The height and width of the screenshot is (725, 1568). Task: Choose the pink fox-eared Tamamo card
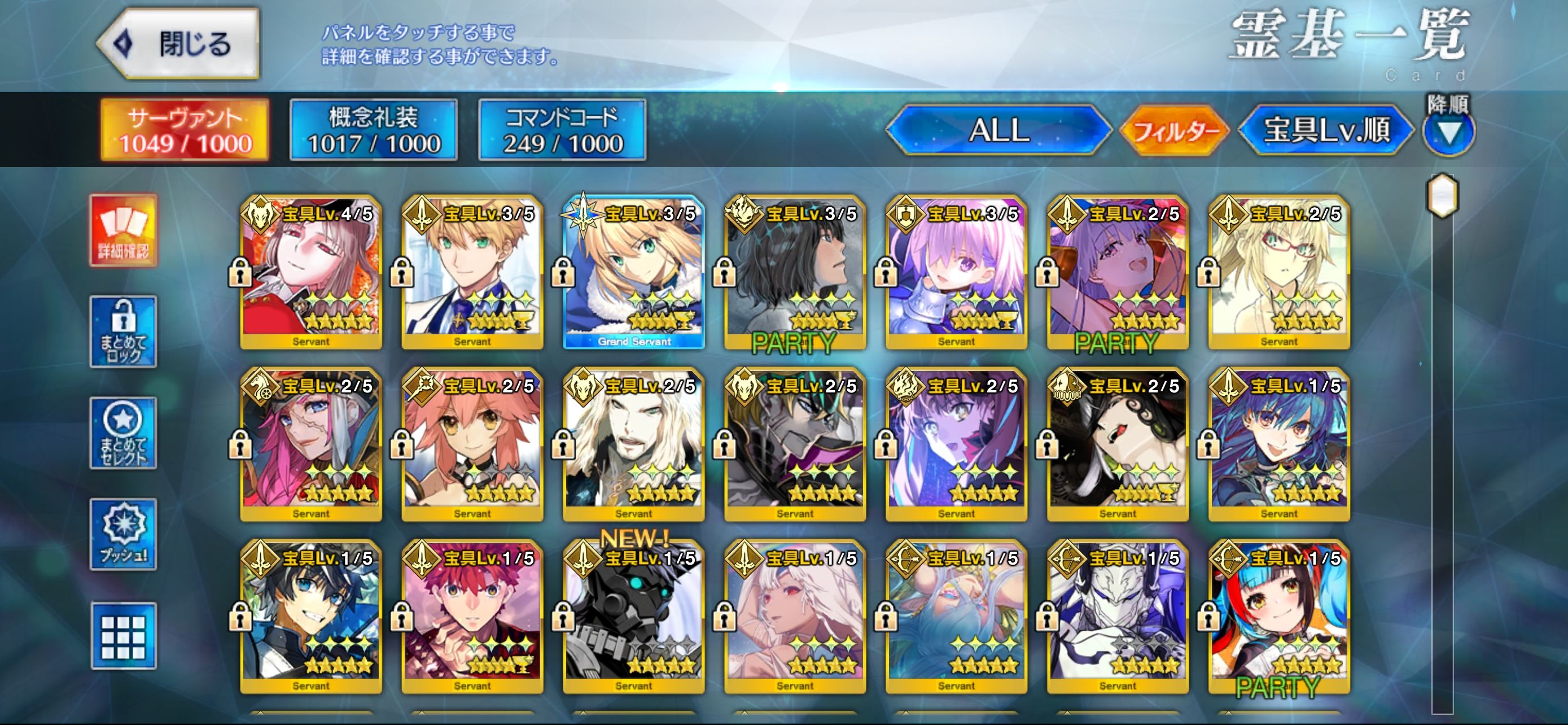point(472,444)
